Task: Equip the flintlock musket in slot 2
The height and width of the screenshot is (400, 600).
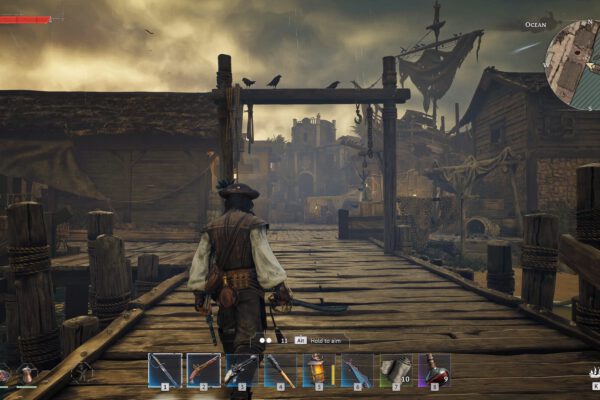Action: [x=204, y=369]
